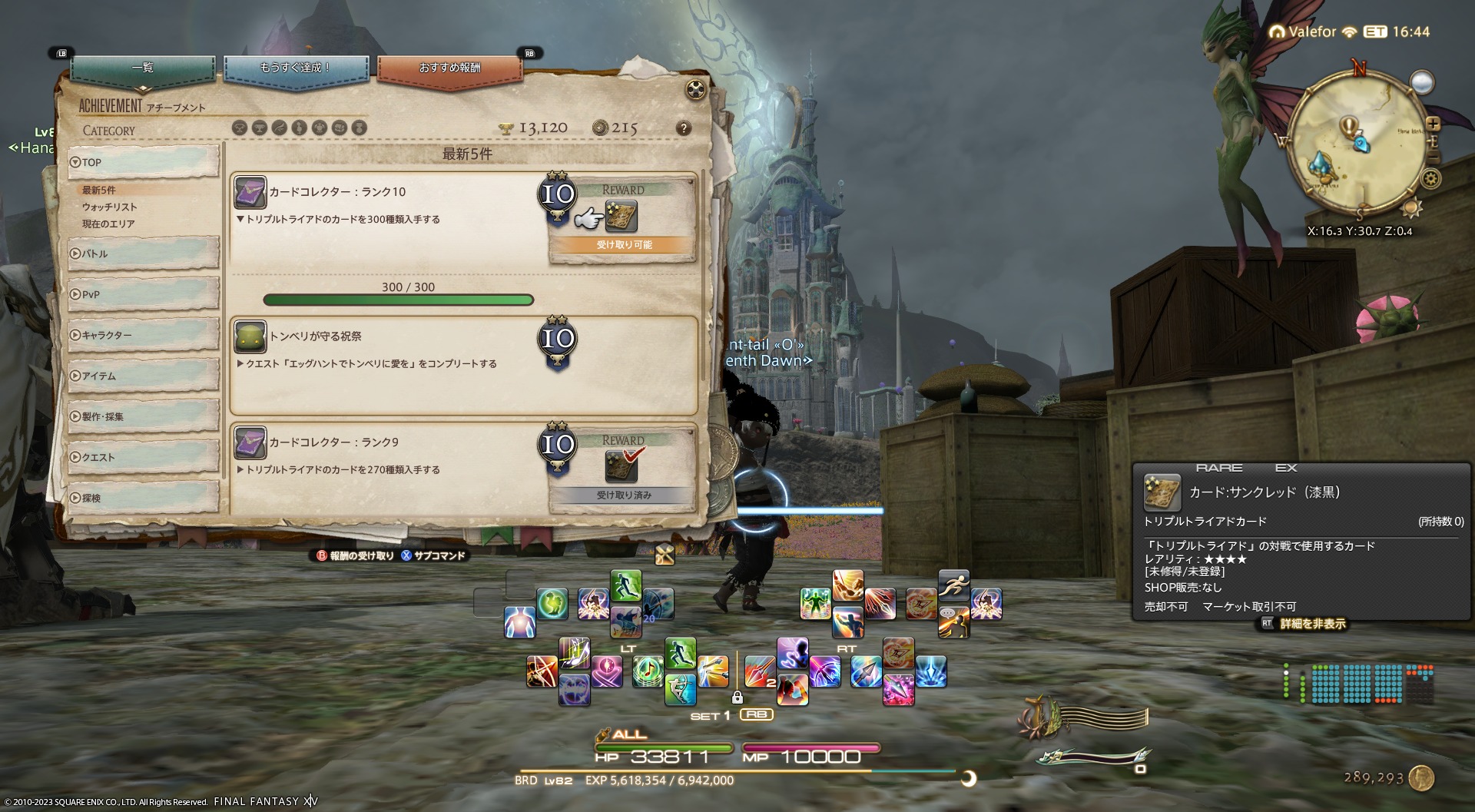Open the achievement help question mark

683,128
